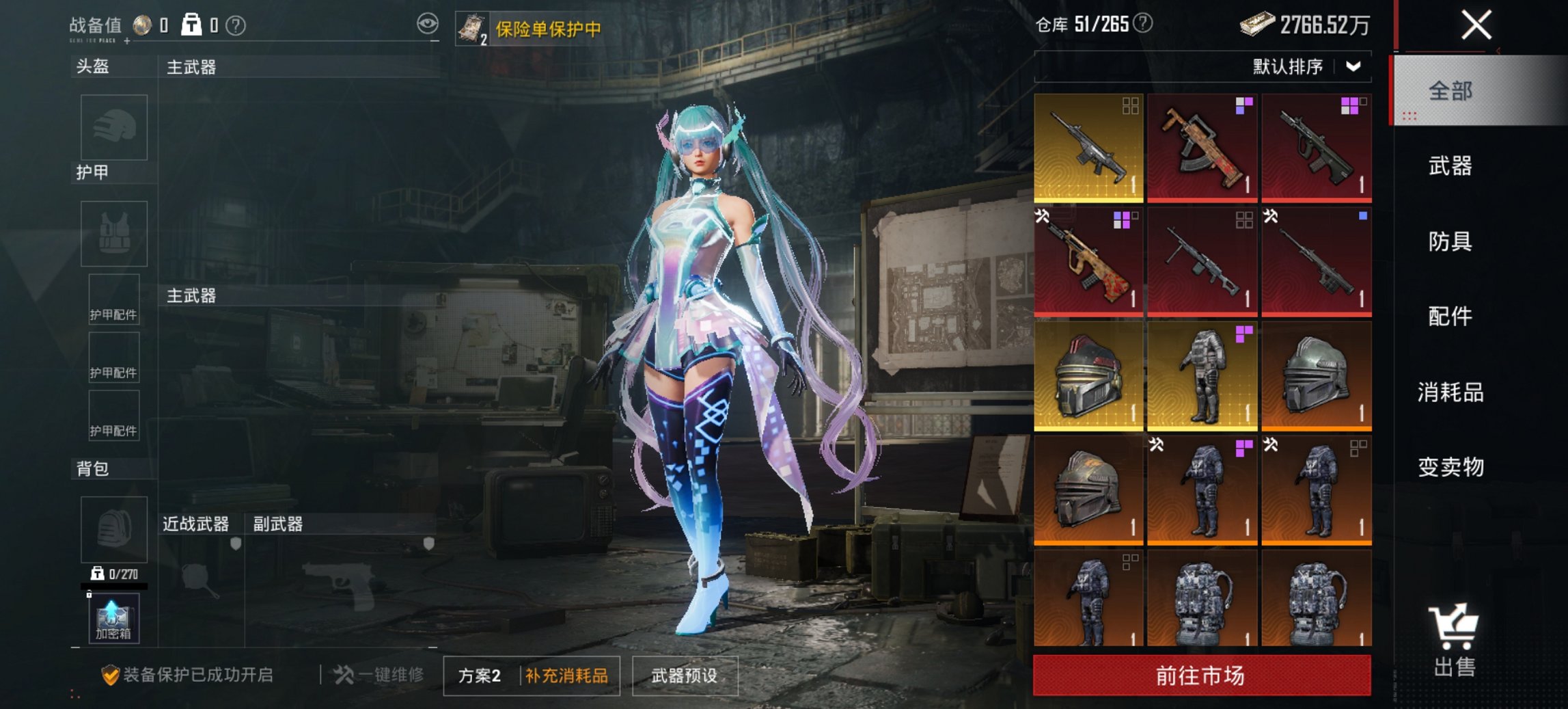Click the 武器预设 button
The image size is (1568, 709).
pos(684,673)
